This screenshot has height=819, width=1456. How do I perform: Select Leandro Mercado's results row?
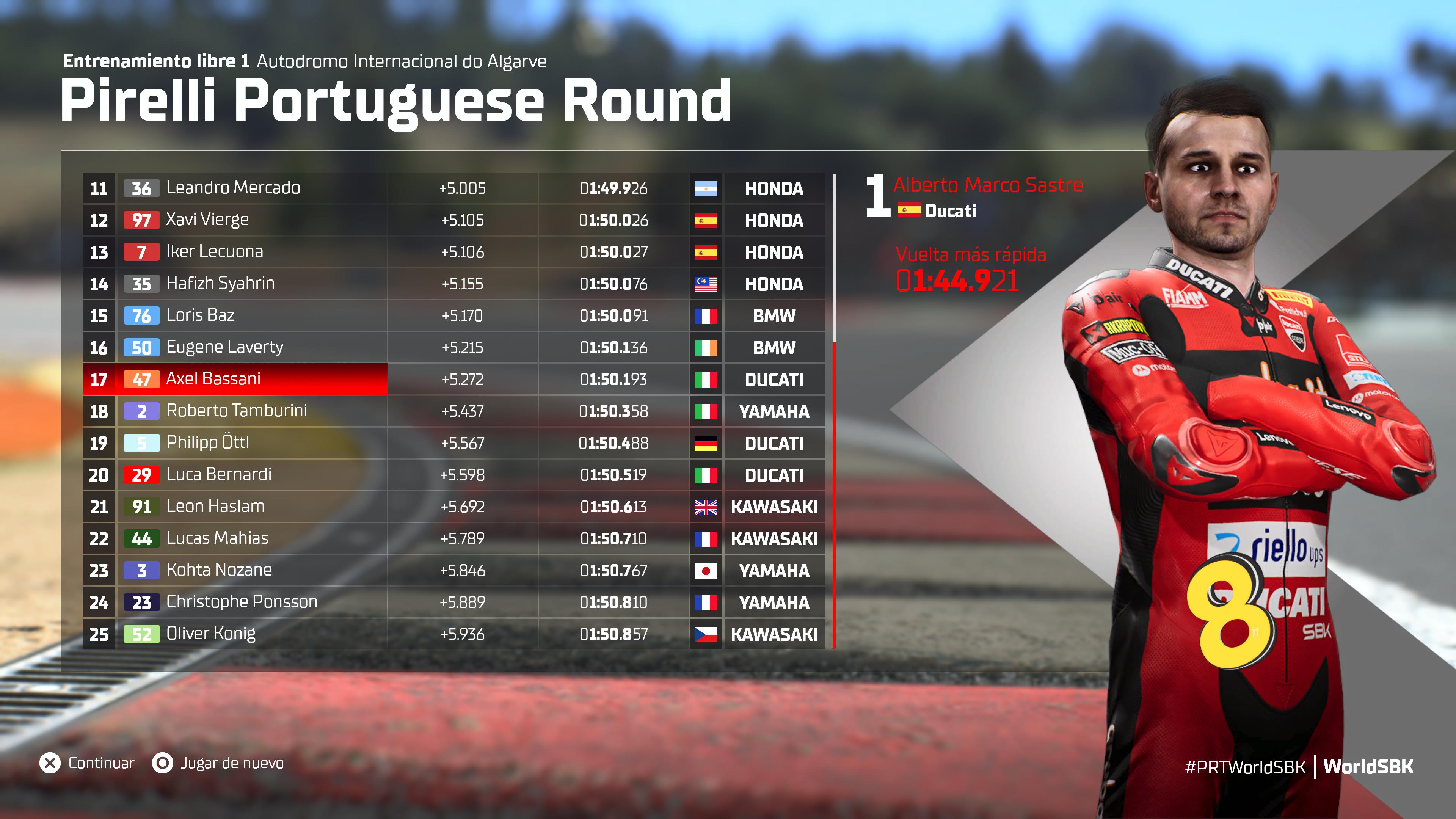233,188
